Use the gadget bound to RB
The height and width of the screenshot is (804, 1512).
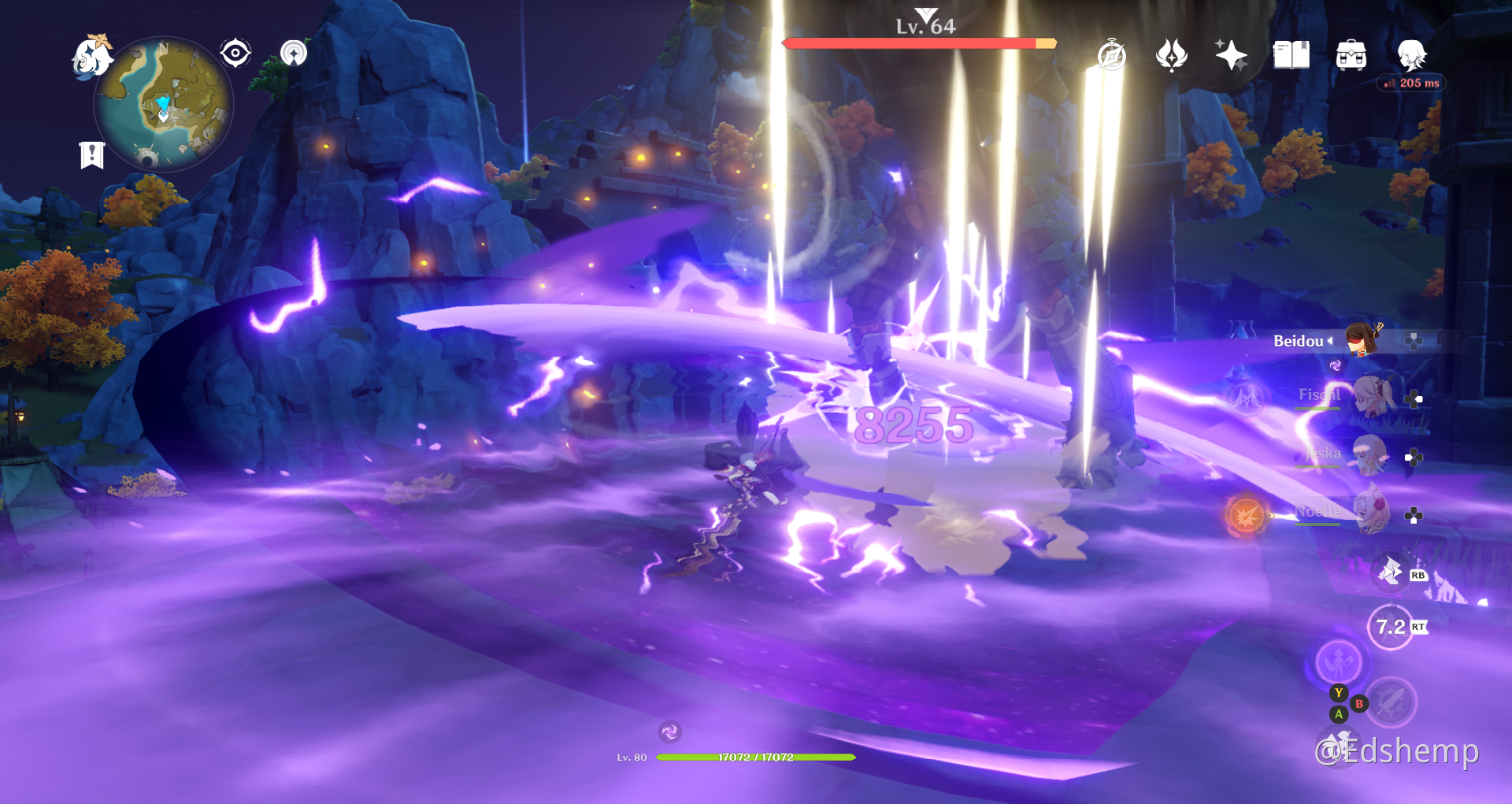(x=1391, y=572)
